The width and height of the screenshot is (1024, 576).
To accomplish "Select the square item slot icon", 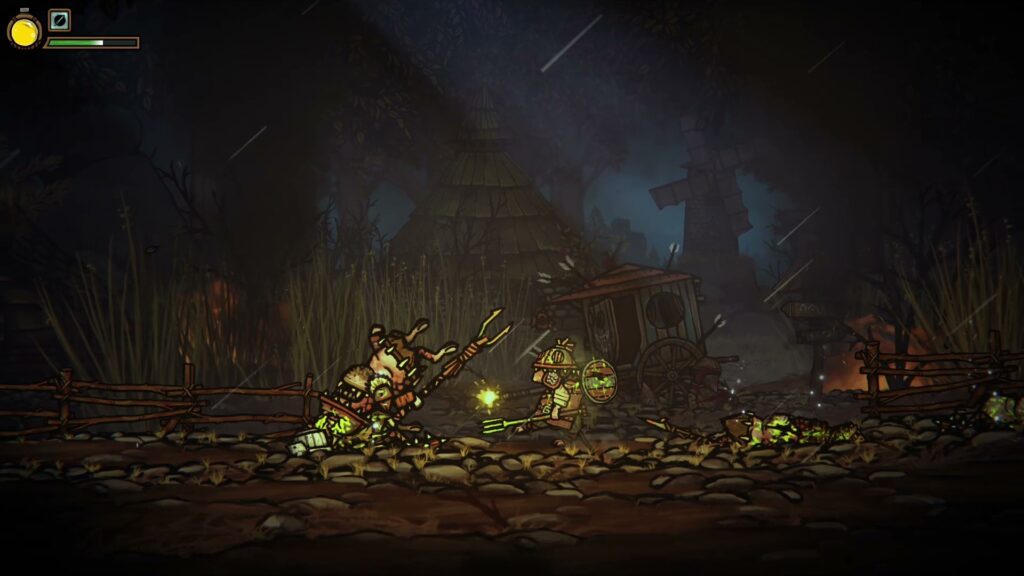I will click(60, 19).
